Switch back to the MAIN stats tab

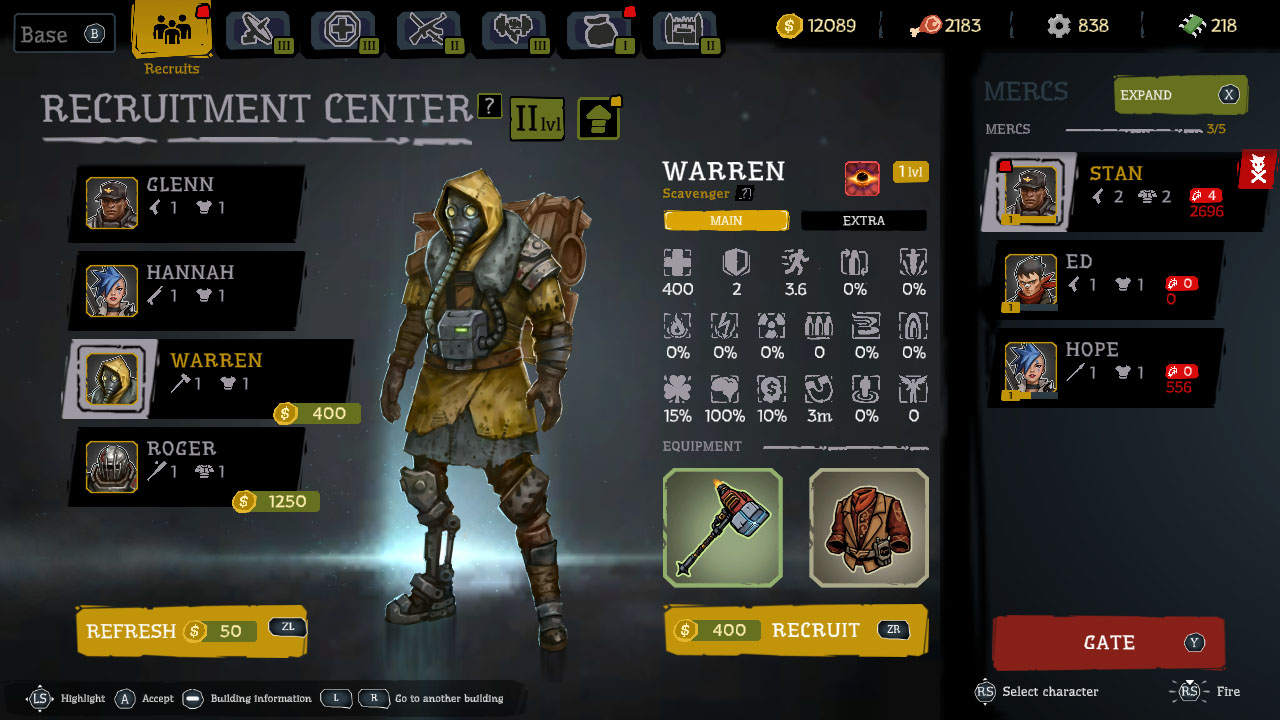coord(726,220)
